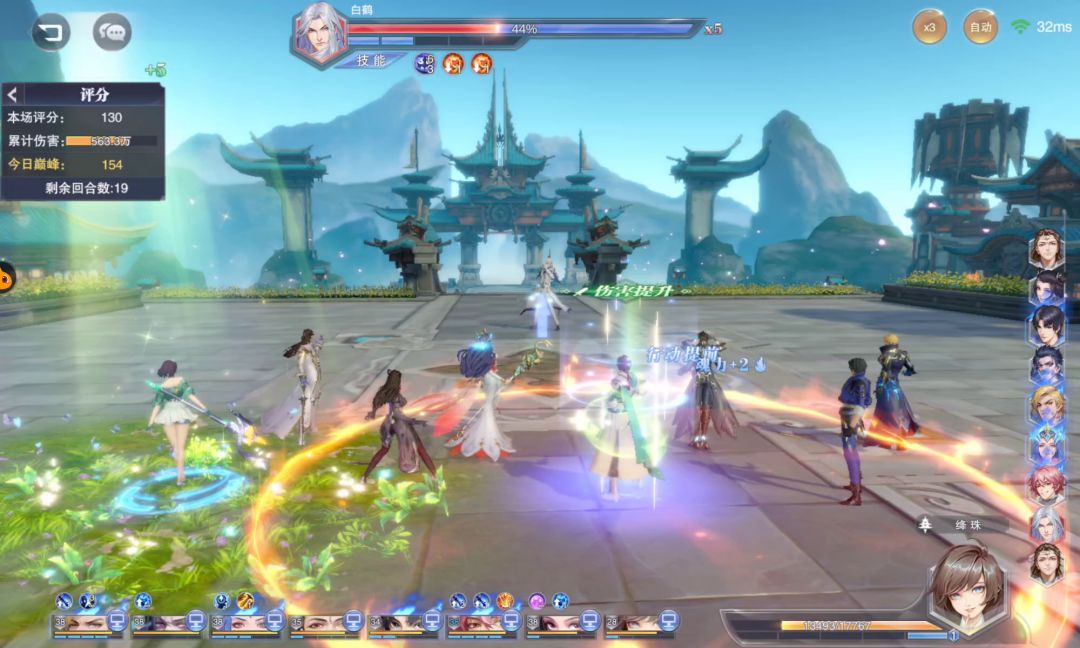Toggle the x3 battle speed button
Screen dimensions: 1080x648
[929, 27]
